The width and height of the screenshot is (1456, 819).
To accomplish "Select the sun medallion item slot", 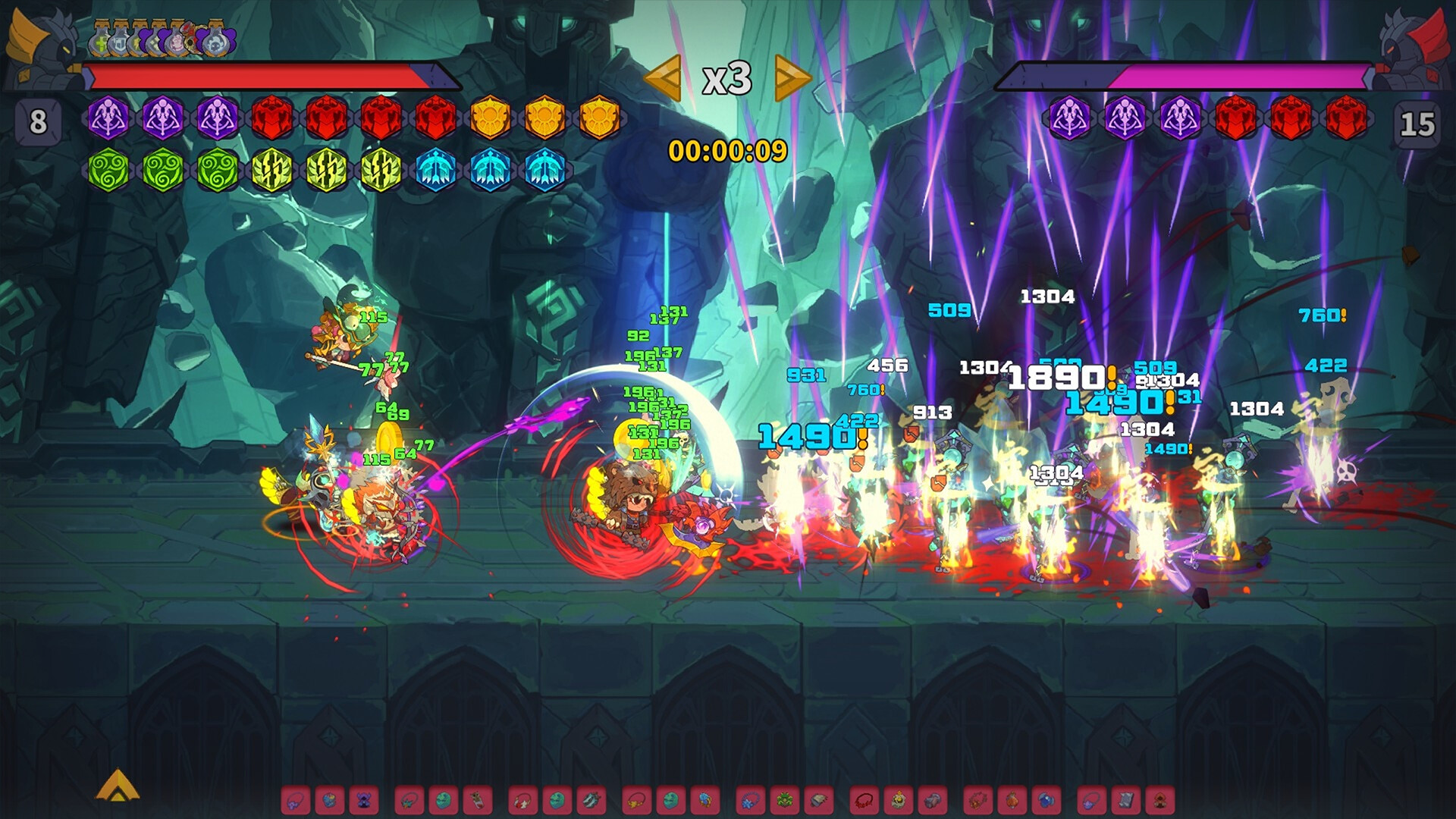I will pos(899,801).
